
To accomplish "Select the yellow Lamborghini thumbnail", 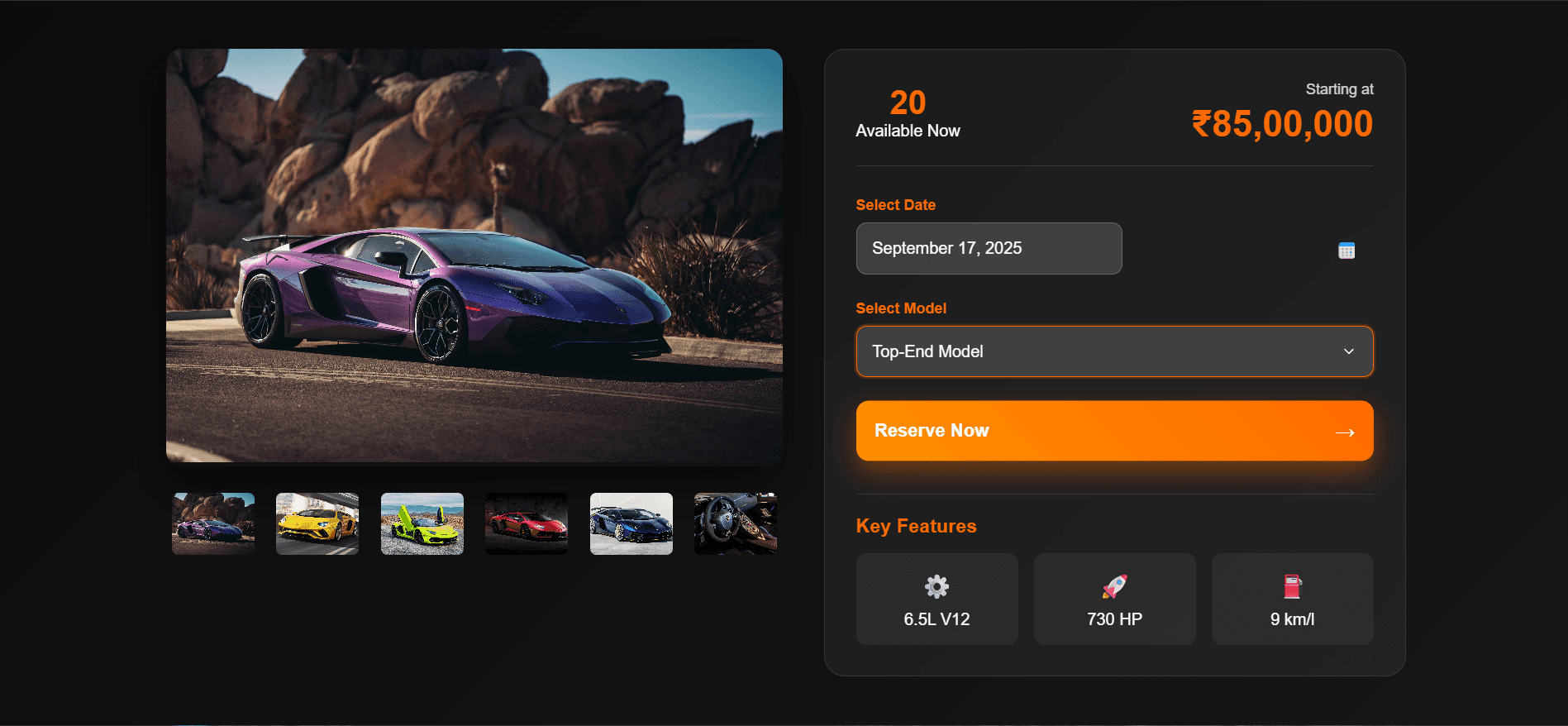I will (317, 523).
